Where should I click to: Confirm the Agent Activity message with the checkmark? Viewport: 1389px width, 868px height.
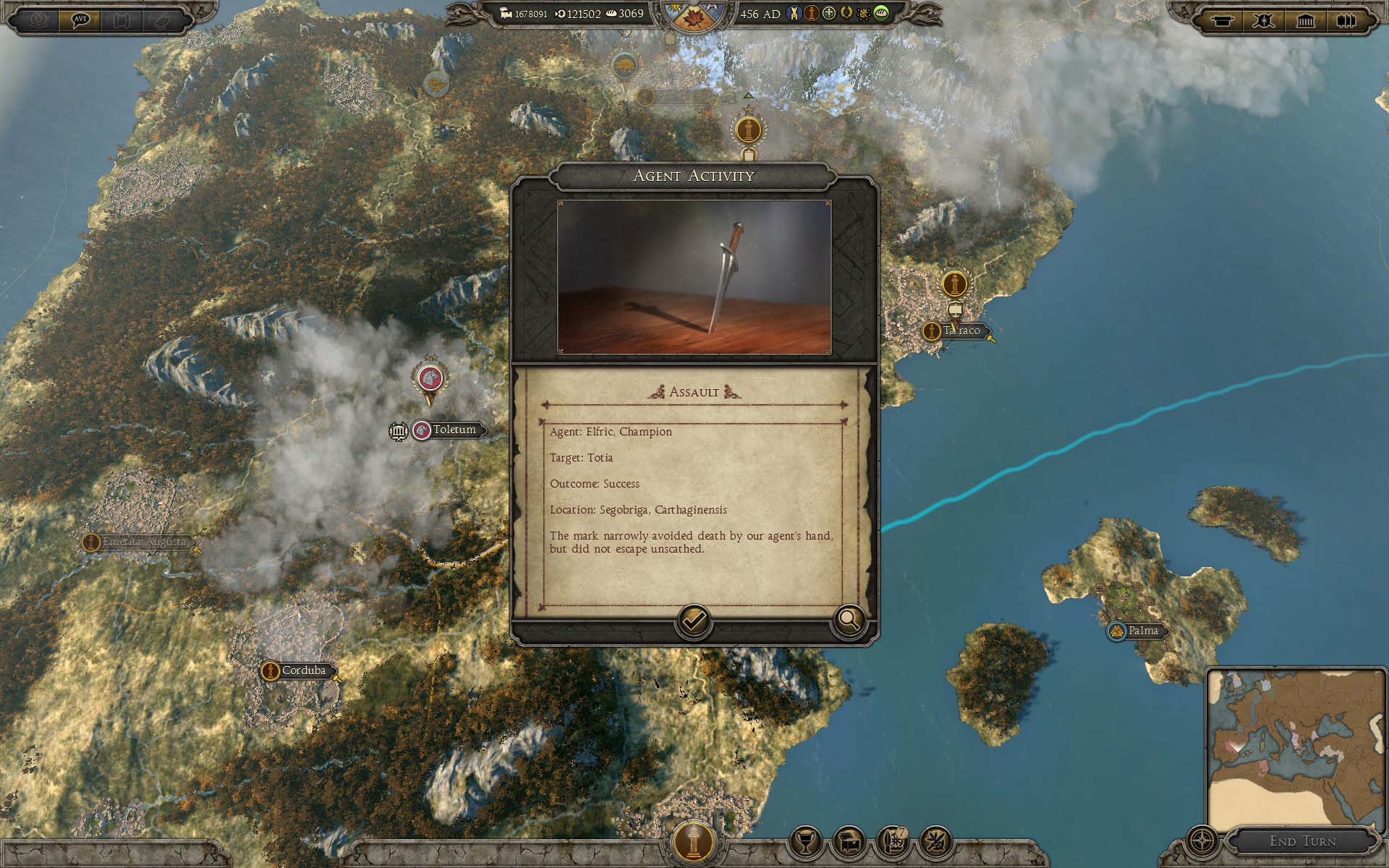[693, 621]
